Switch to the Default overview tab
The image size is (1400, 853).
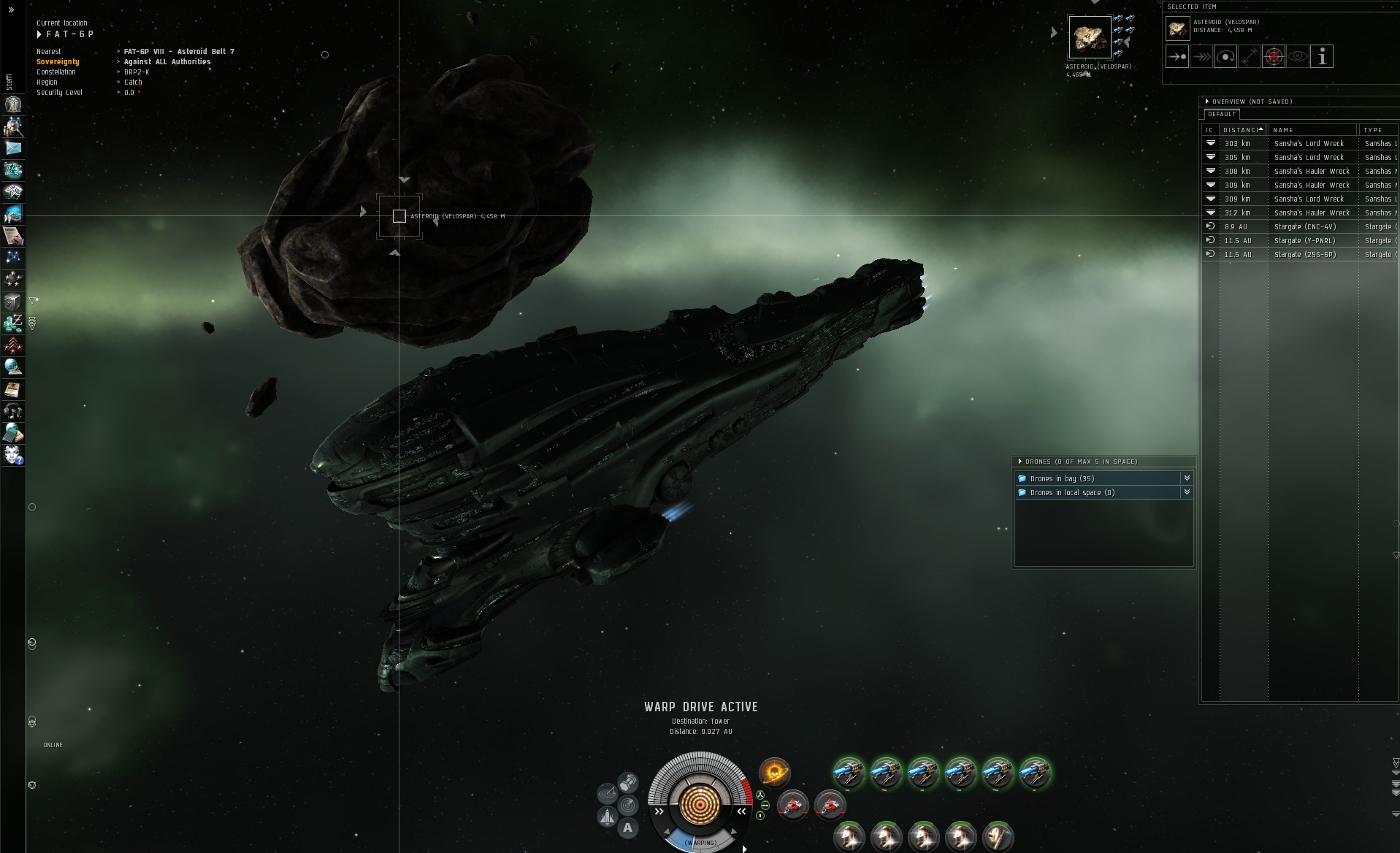1222,114
